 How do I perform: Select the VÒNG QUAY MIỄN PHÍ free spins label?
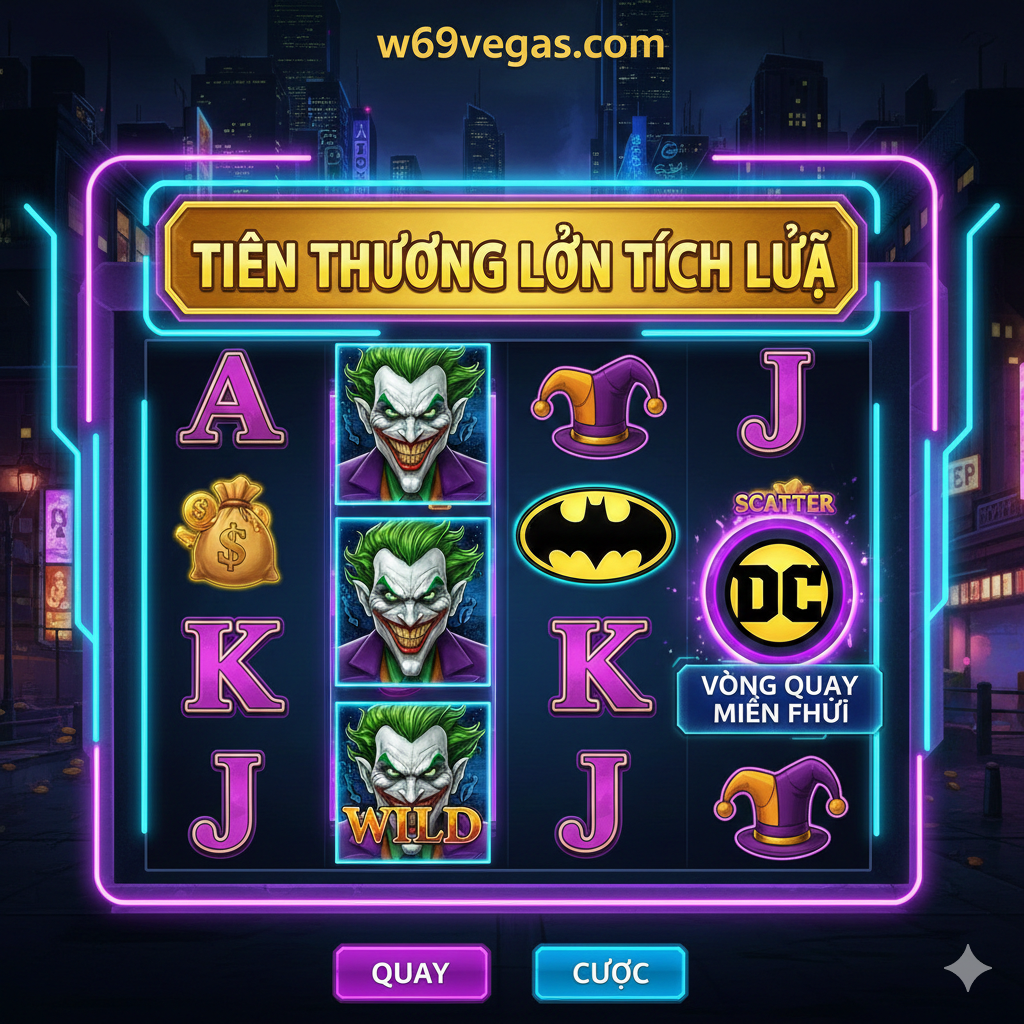(779, 698)
